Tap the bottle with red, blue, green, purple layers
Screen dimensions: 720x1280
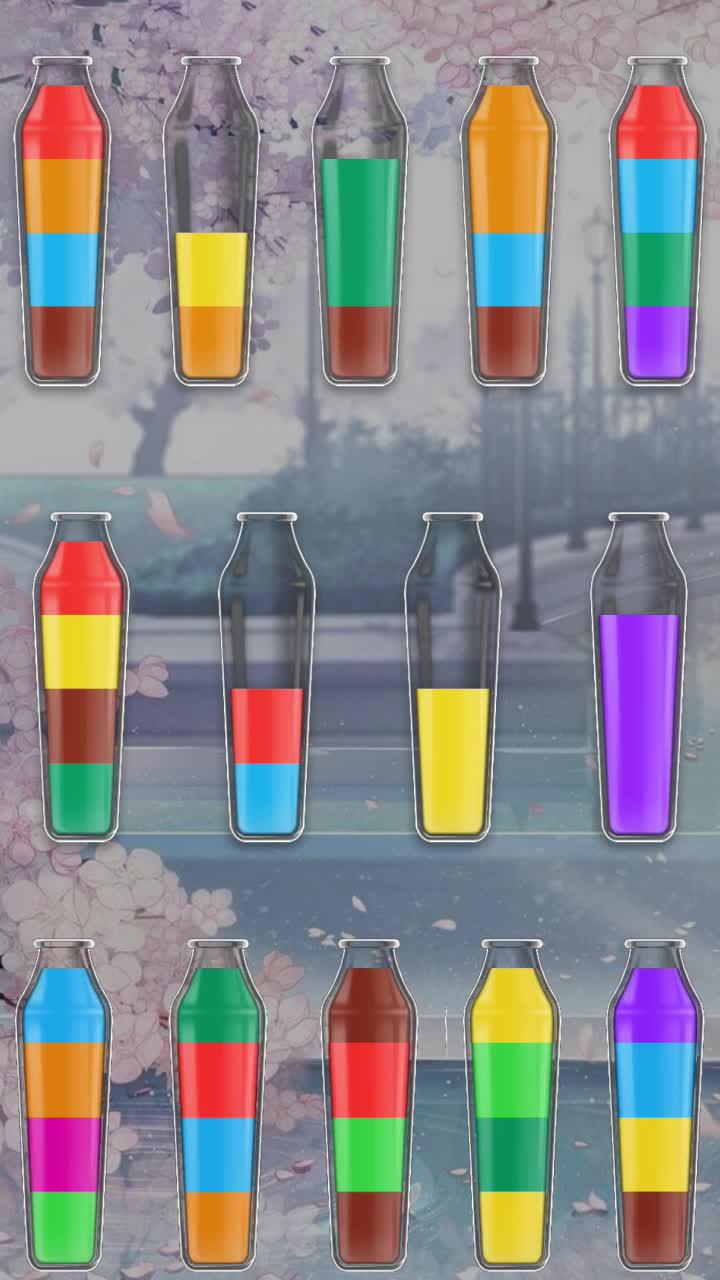pos(656,230)
